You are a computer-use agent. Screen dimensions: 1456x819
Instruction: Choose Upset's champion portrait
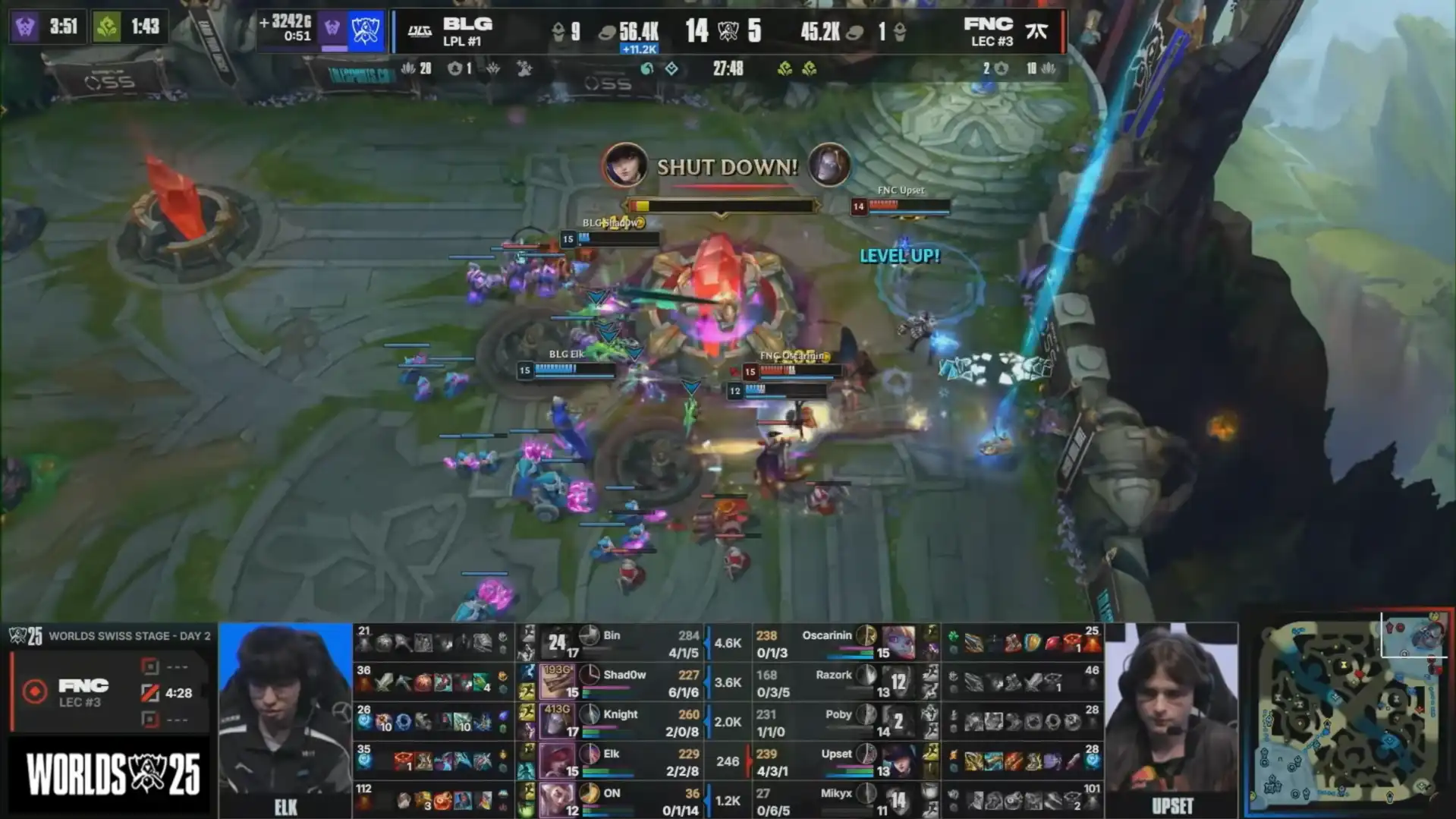898,761
